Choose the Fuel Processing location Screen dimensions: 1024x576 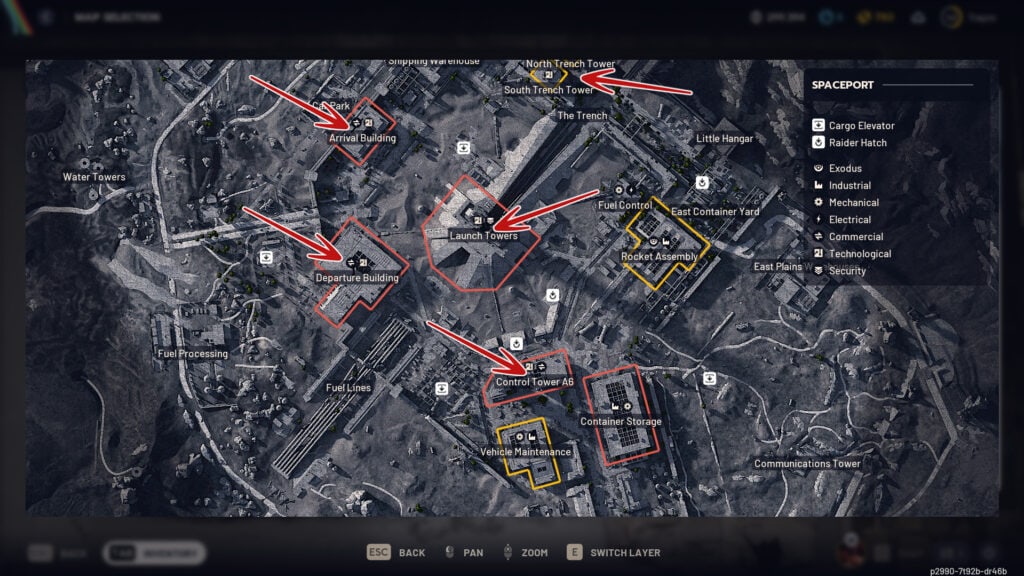[x=192, y=353]
